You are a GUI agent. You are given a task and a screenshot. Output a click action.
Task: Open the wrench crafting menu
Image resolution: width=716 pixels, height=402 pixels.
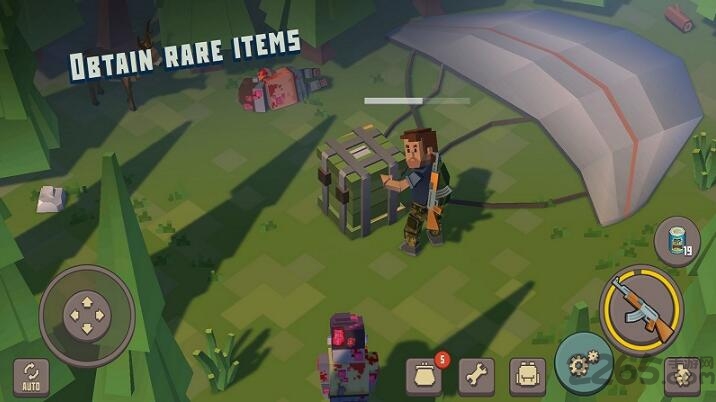click(x=476, y=376)
